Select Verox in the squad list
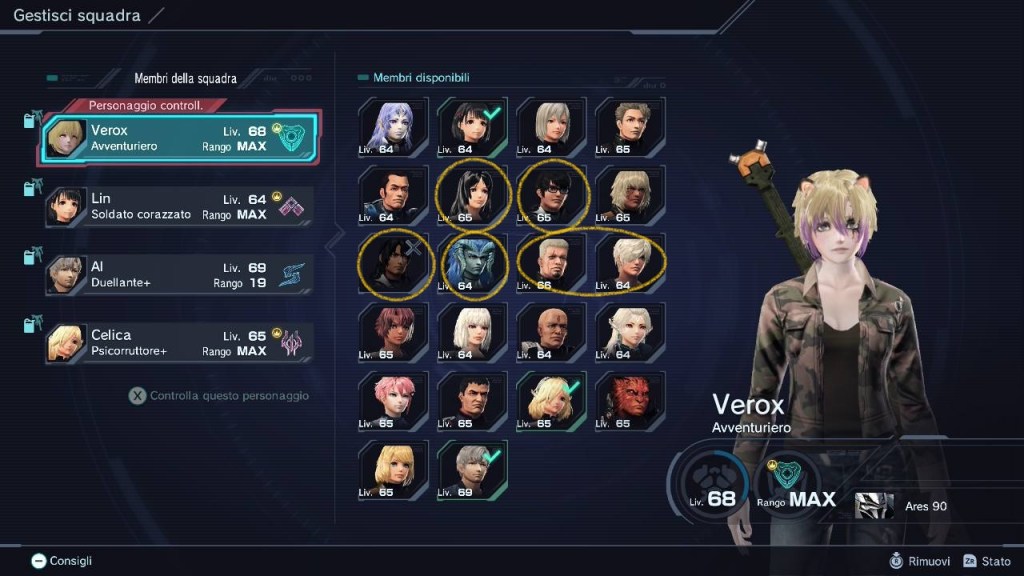This screenshot has height=576, width=1024. click(x=180, y=139)
